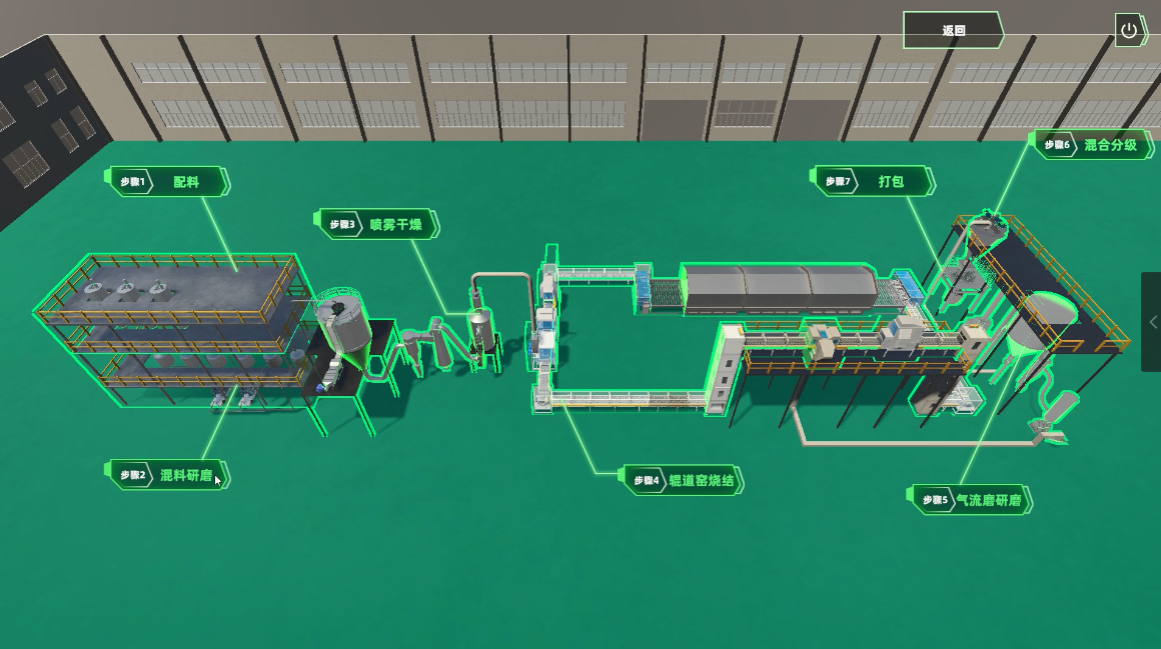Open step 2 混料研磨
The height and width of the screenshot is (649, 1161).
[x=168, y=475]
